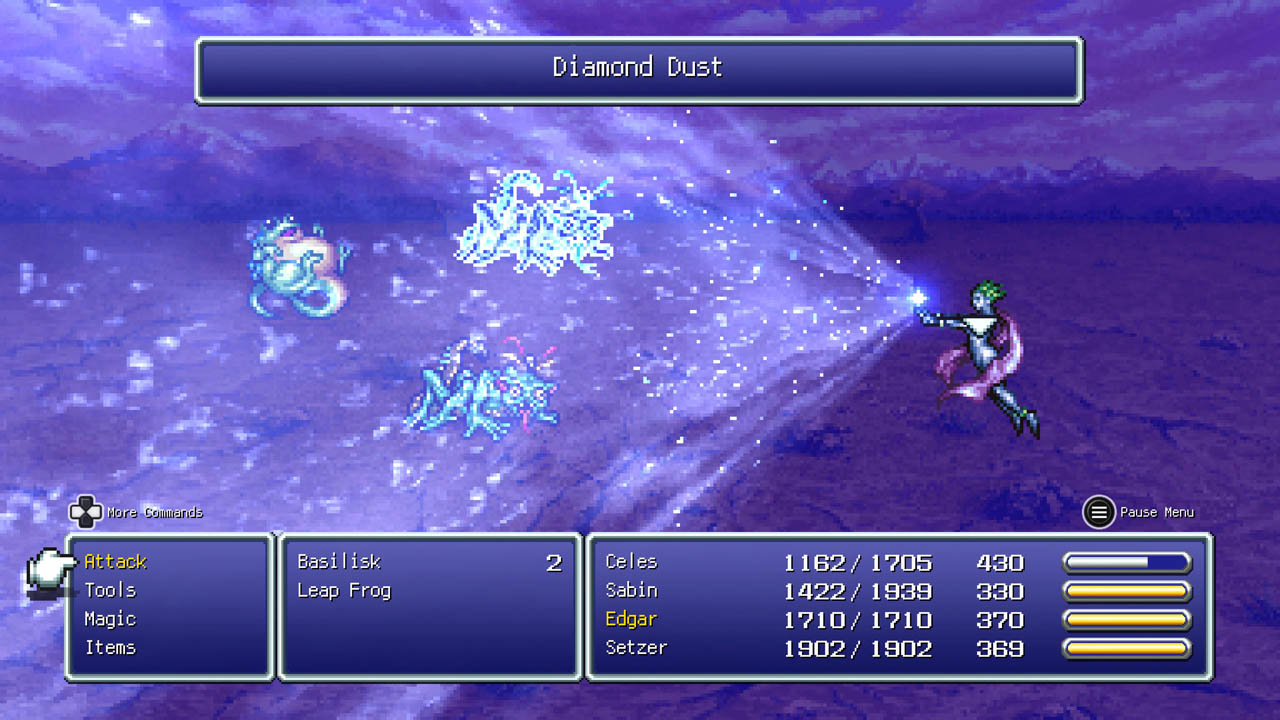1280x720 pixels.
Task: Select Celes in the party list
Action: (631, 562)
